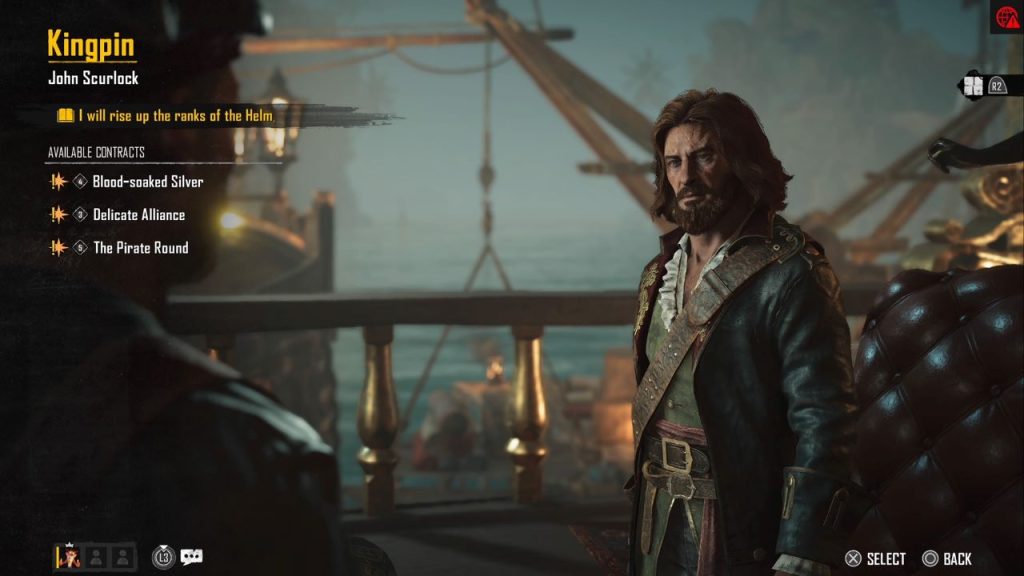The image size is (1024, 576).
Task: Choose the Delicate Alliance contract
Action: tap(138, 215)
